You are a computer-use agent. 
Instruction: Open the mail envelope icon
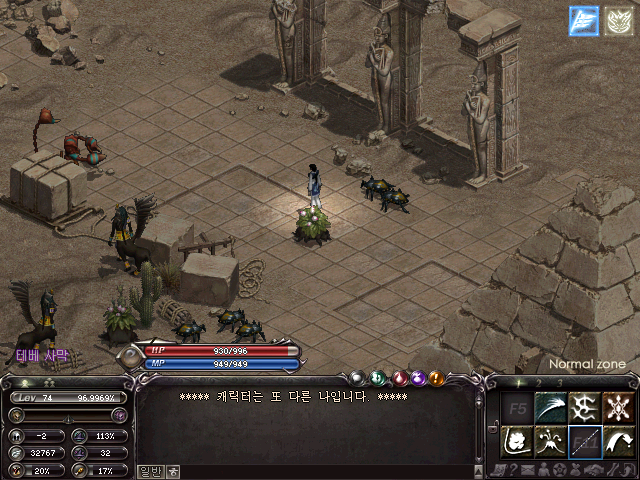(x=527, y=470)
